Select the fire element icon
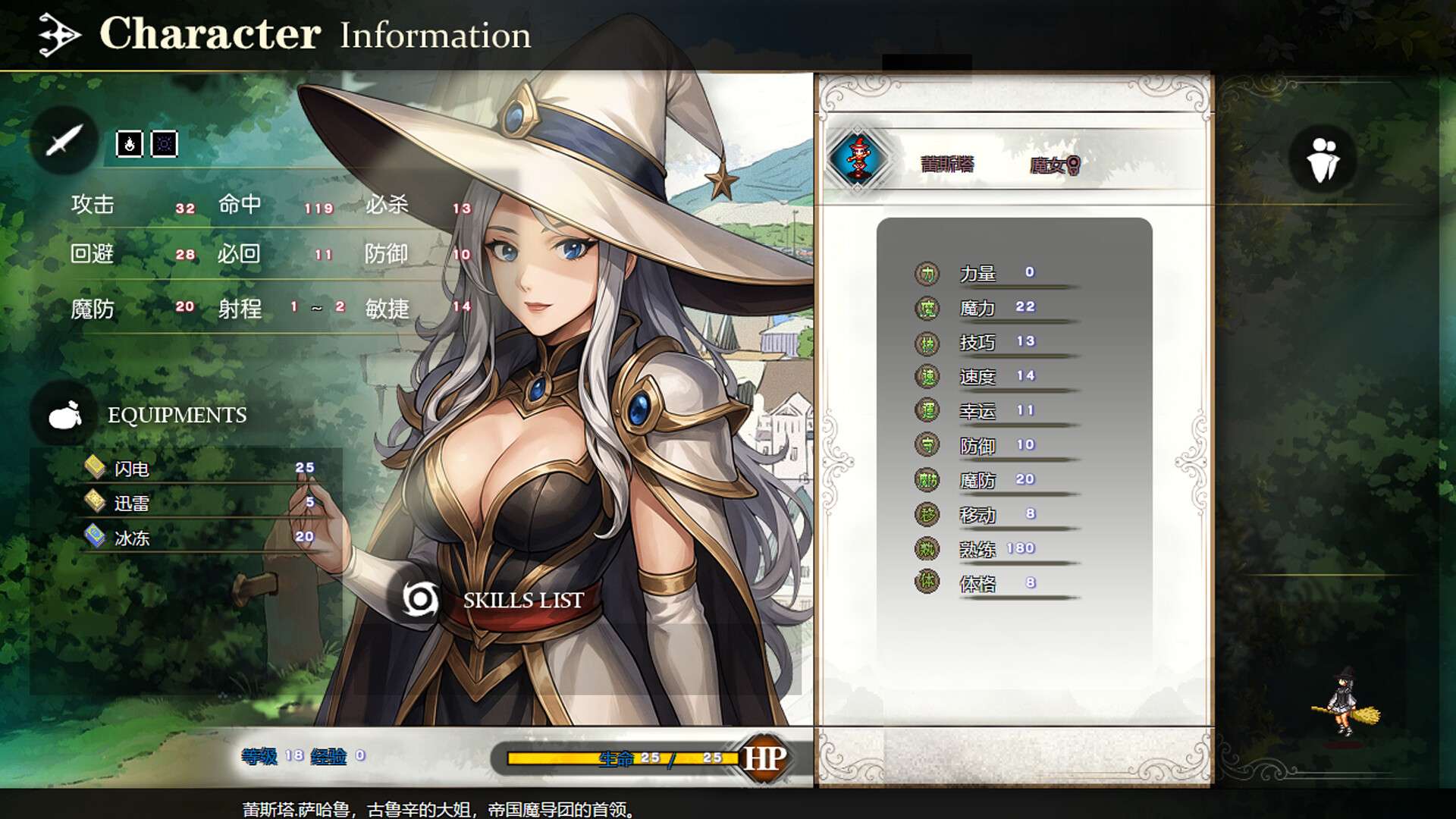Image resolution: width=1456 pixels, height=819 pixels. pyautogui.click(x=130, y=144)
